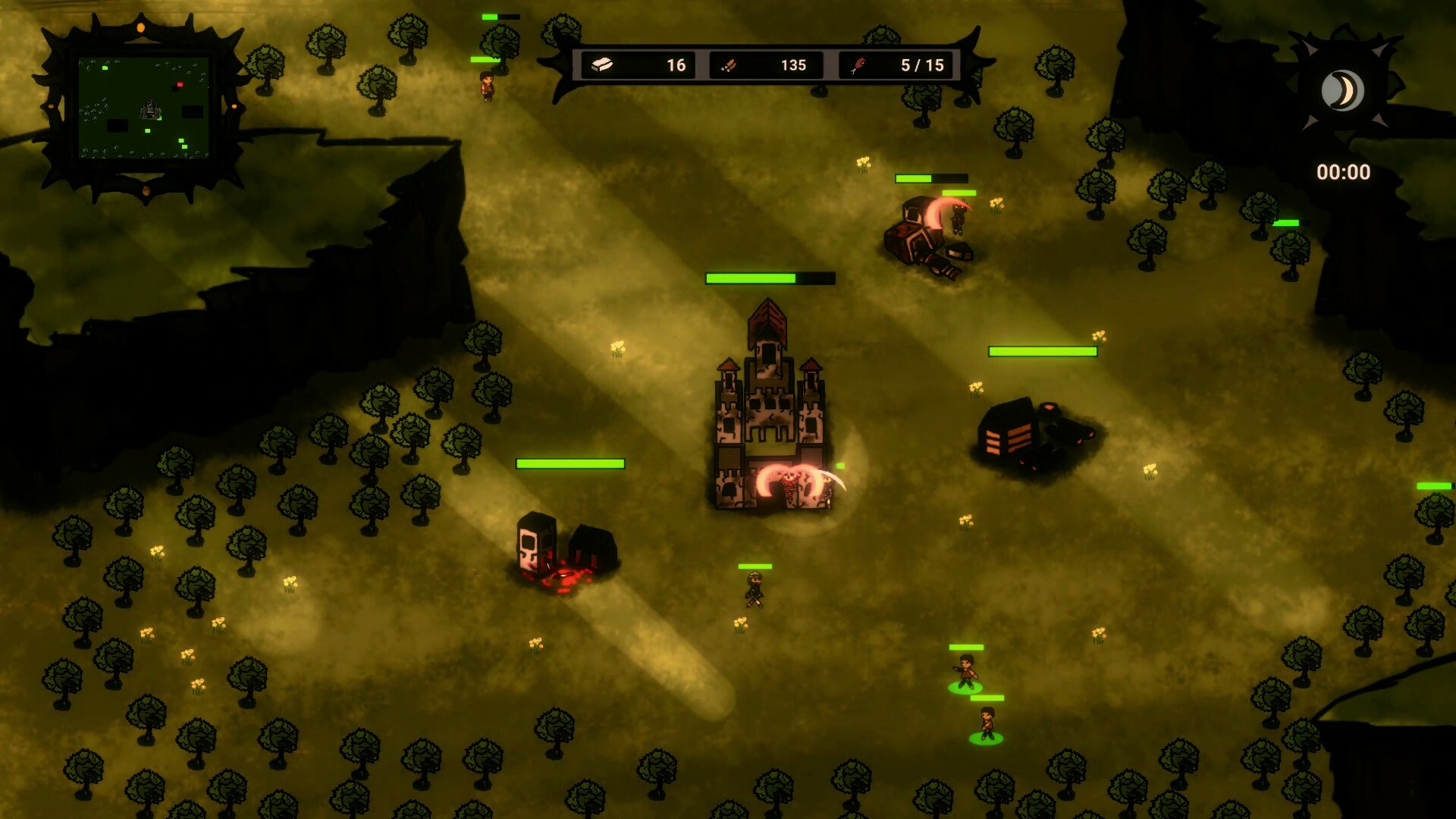Select the wood logs resource icon
Image resolution: width=1456 pixels, height=819 pixels.
point(730,65)
